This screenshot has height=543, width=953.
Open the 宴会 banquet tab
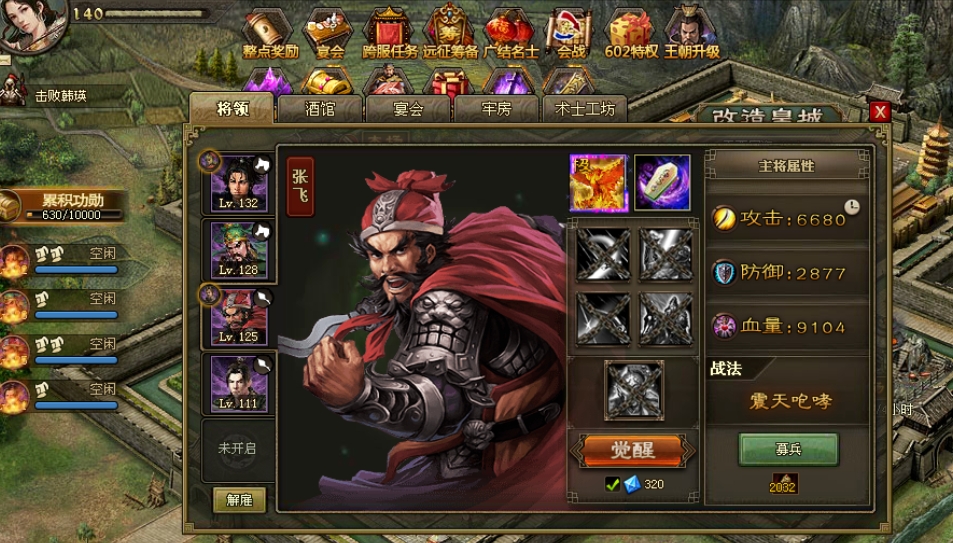408,109
